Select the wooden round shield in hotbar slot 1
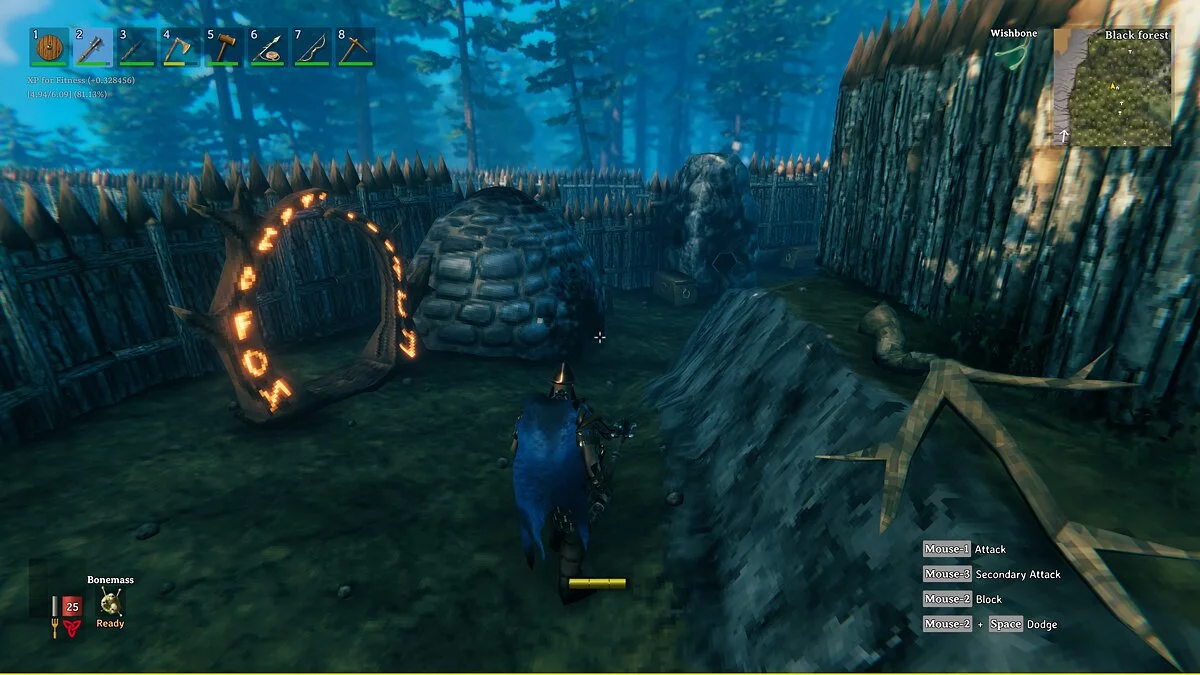 (49, 47)
